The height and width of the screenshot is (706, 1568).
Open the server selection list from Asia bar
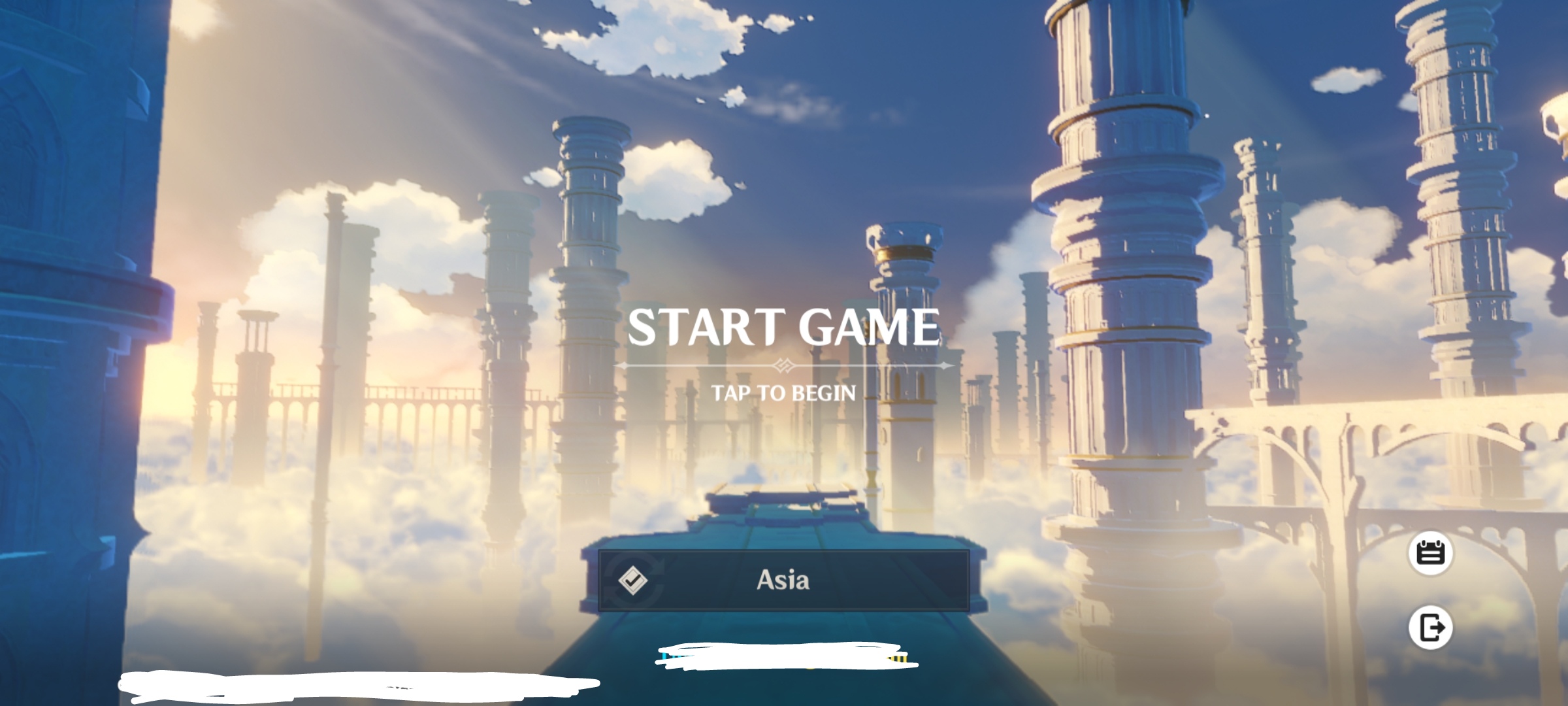point(784,582)
